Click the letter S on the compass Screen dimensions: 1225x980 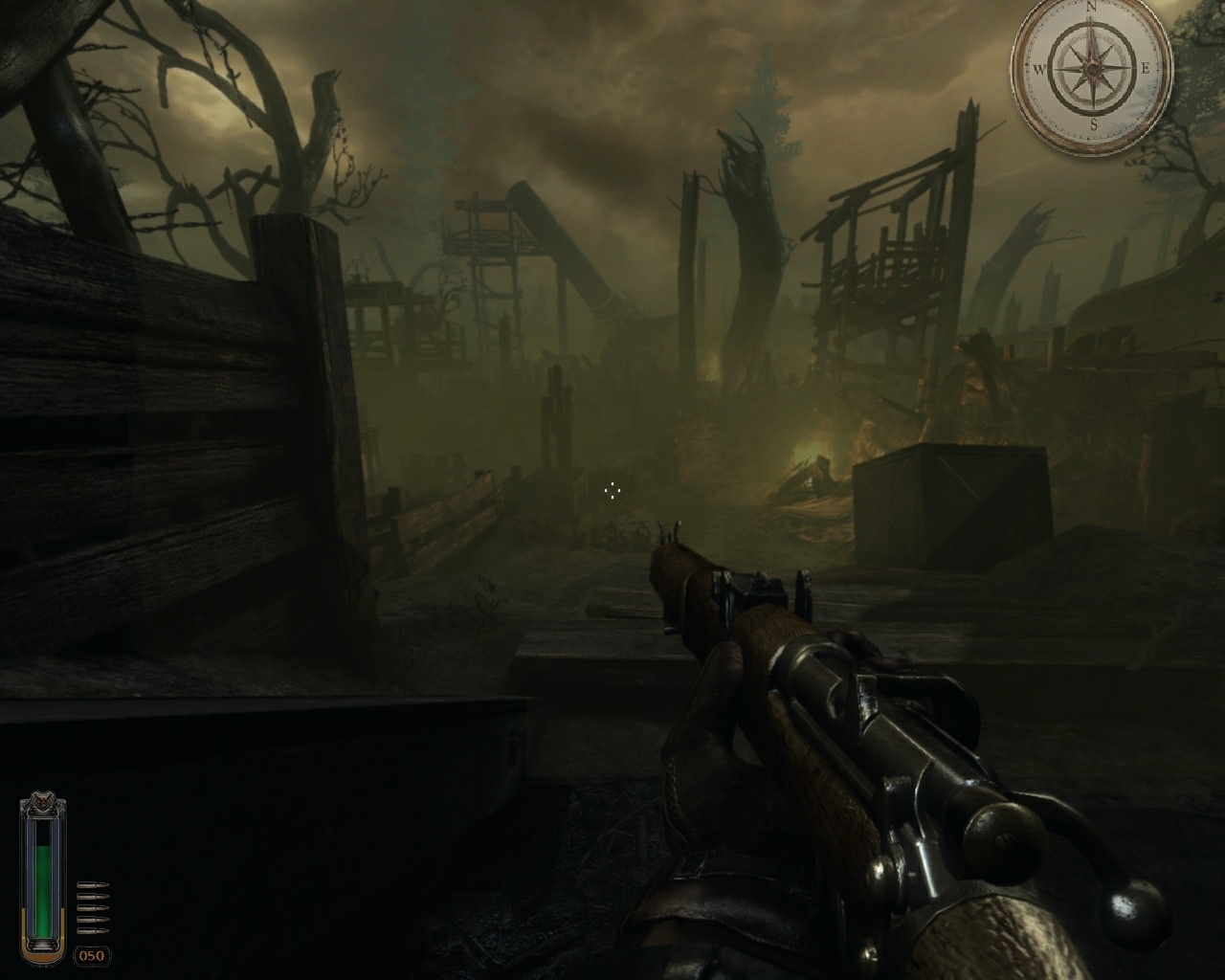pos(1093,124)
